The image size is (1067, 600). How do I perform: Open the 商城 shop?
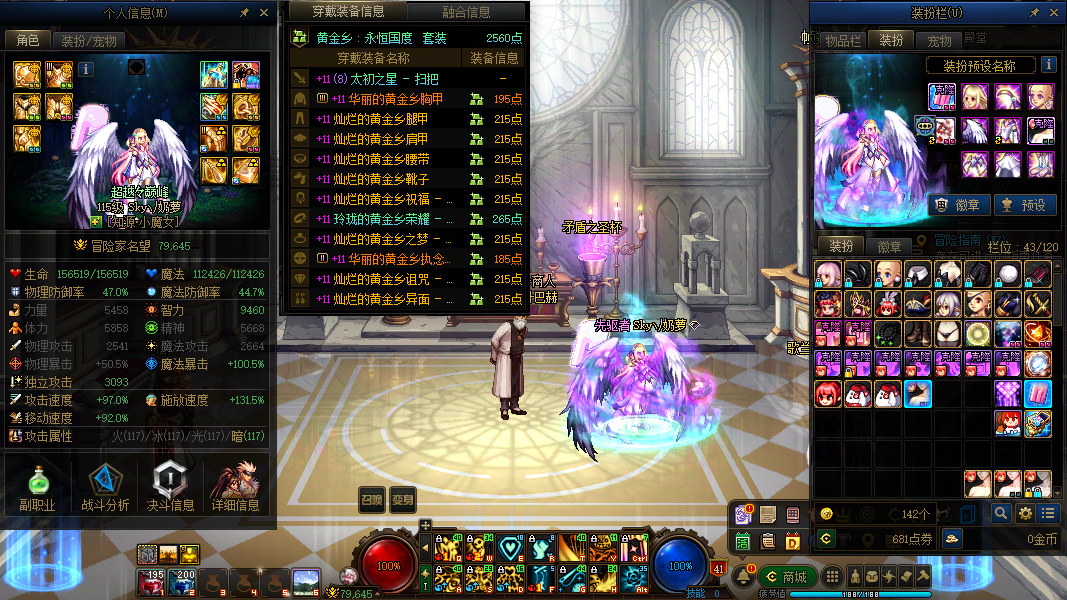pos(786,577)
